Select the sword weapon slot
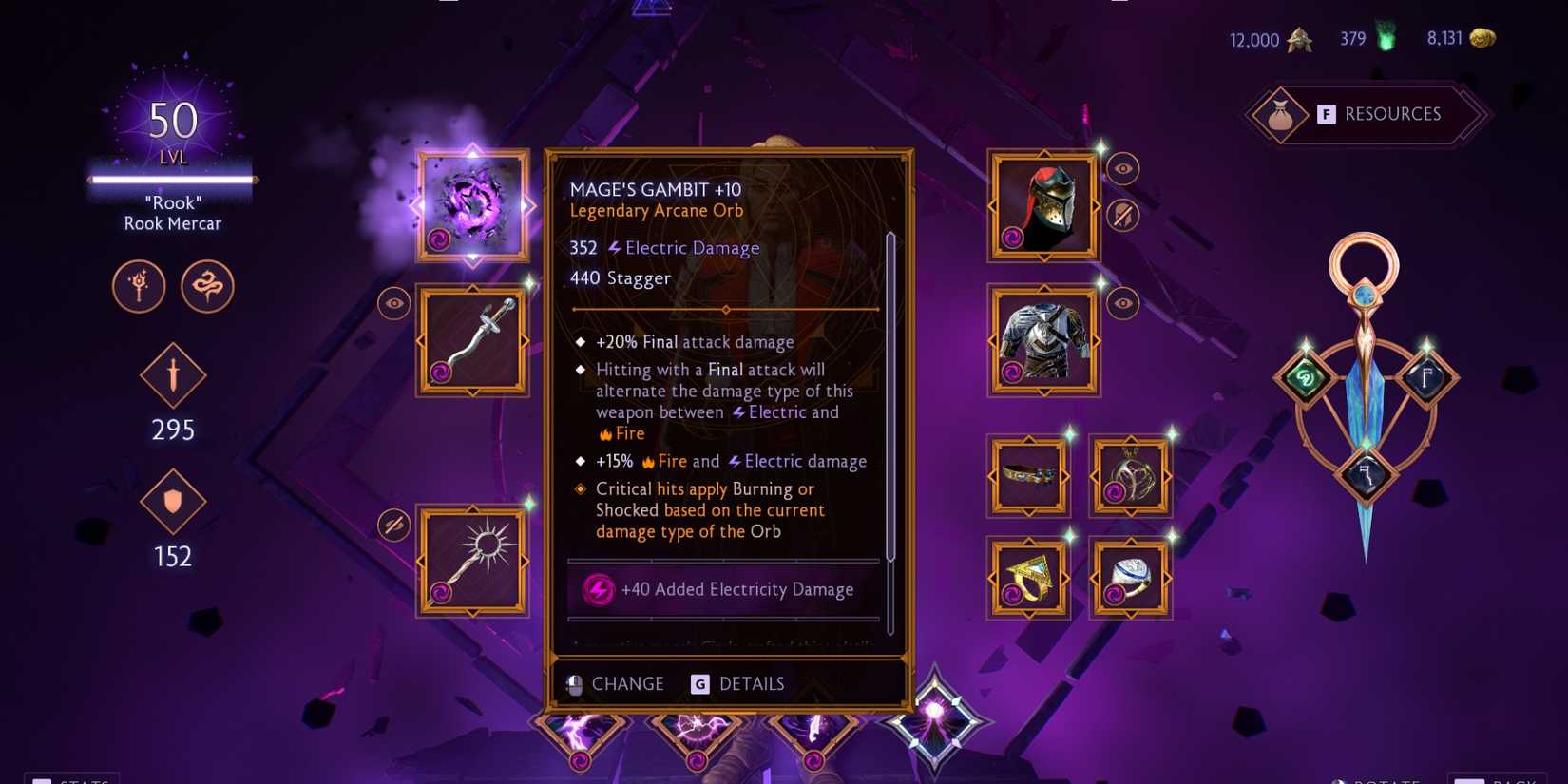Viewport: 1568px width, 784px height. tap(472, 339)
